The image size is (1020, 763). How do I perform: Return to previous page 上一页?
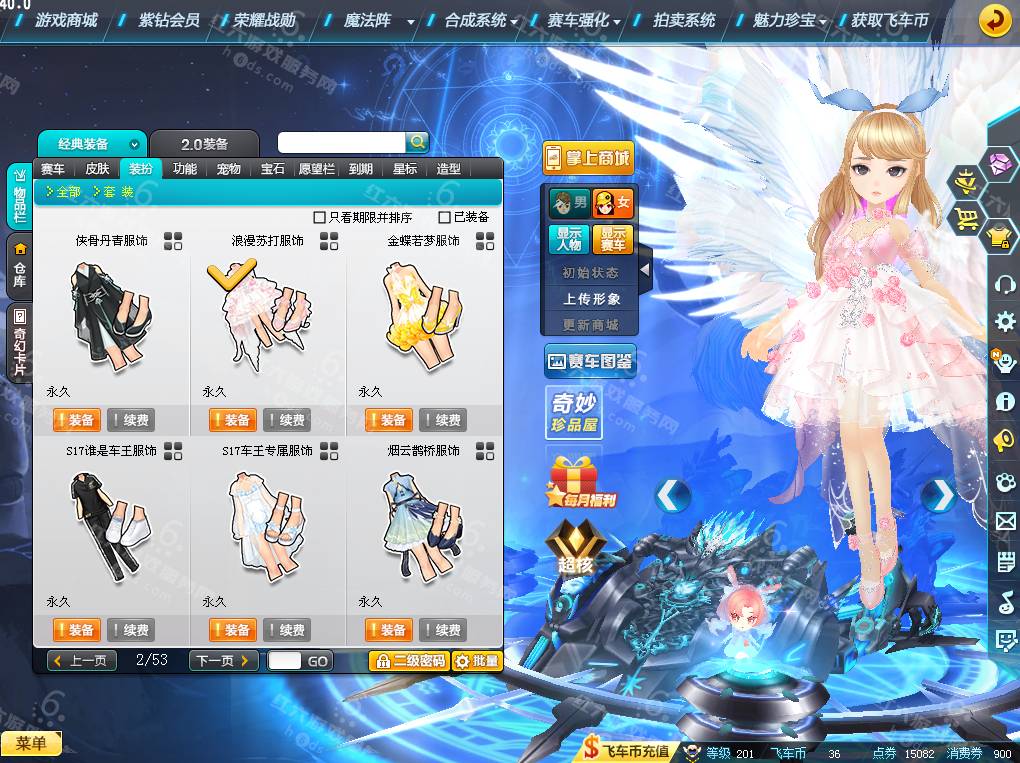coord(83,661)
